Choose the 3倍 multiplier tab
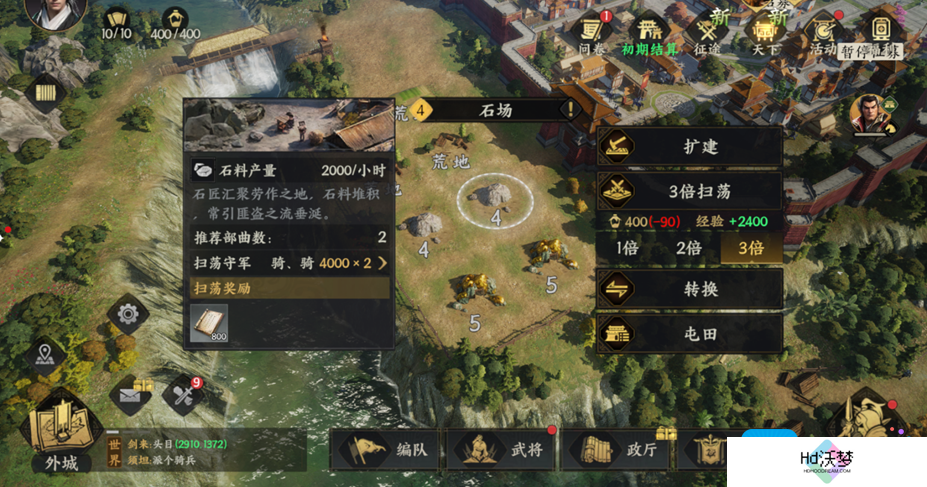The height and width of the screenshot is (487, 927). (x=750, y=248)
